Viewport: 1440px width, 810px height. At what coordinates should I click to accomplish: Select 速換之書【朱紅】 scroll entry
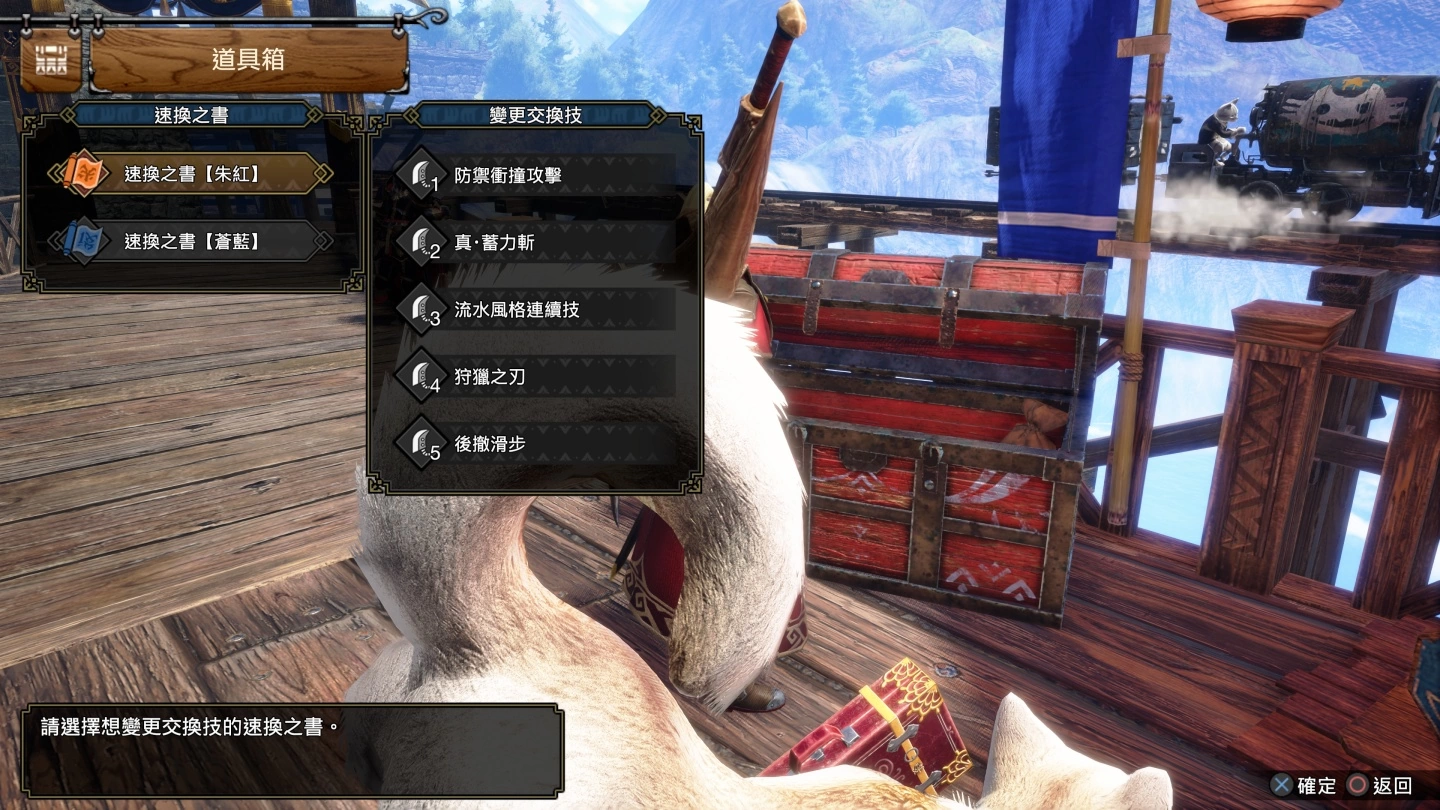[193, 174]
